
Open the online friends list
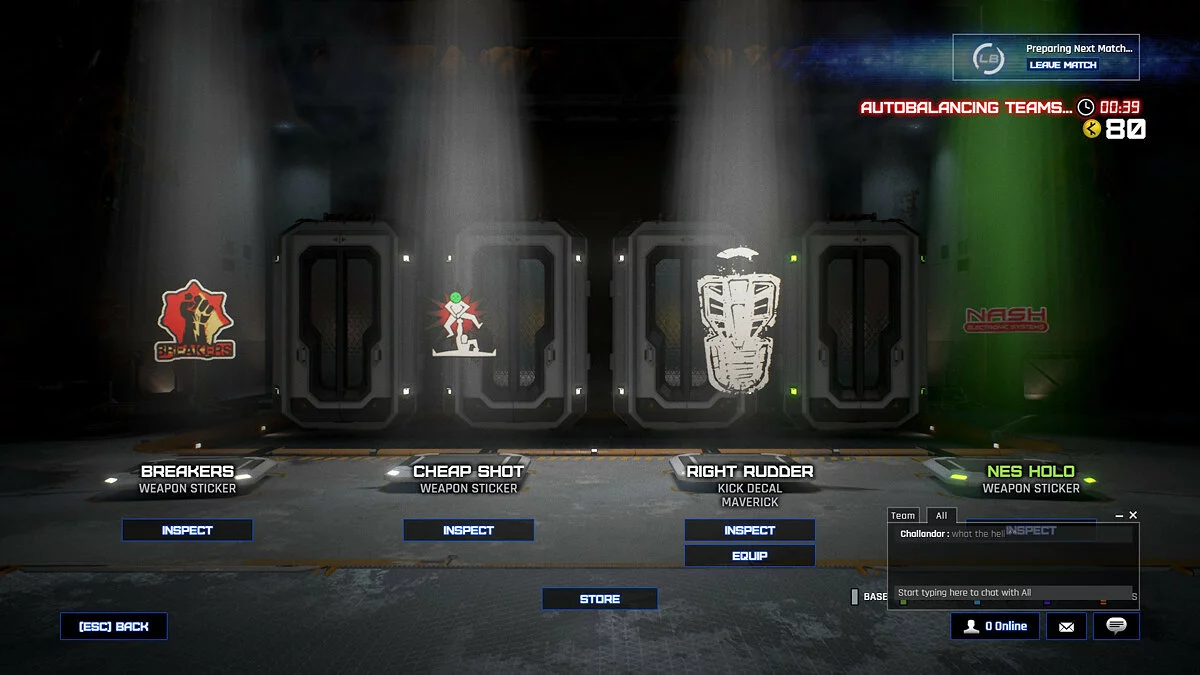pyautogui.click(x=994, y=626)
